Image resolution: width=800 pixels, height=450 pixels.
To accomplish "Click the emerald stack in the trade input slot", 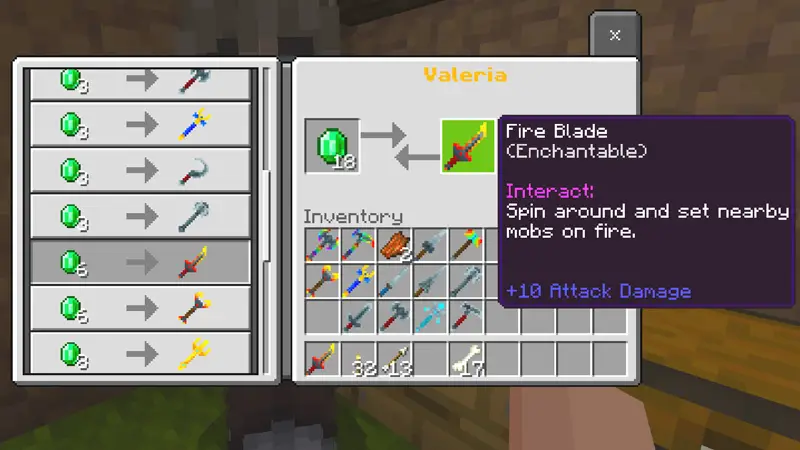I will click(x=331, y=146).
